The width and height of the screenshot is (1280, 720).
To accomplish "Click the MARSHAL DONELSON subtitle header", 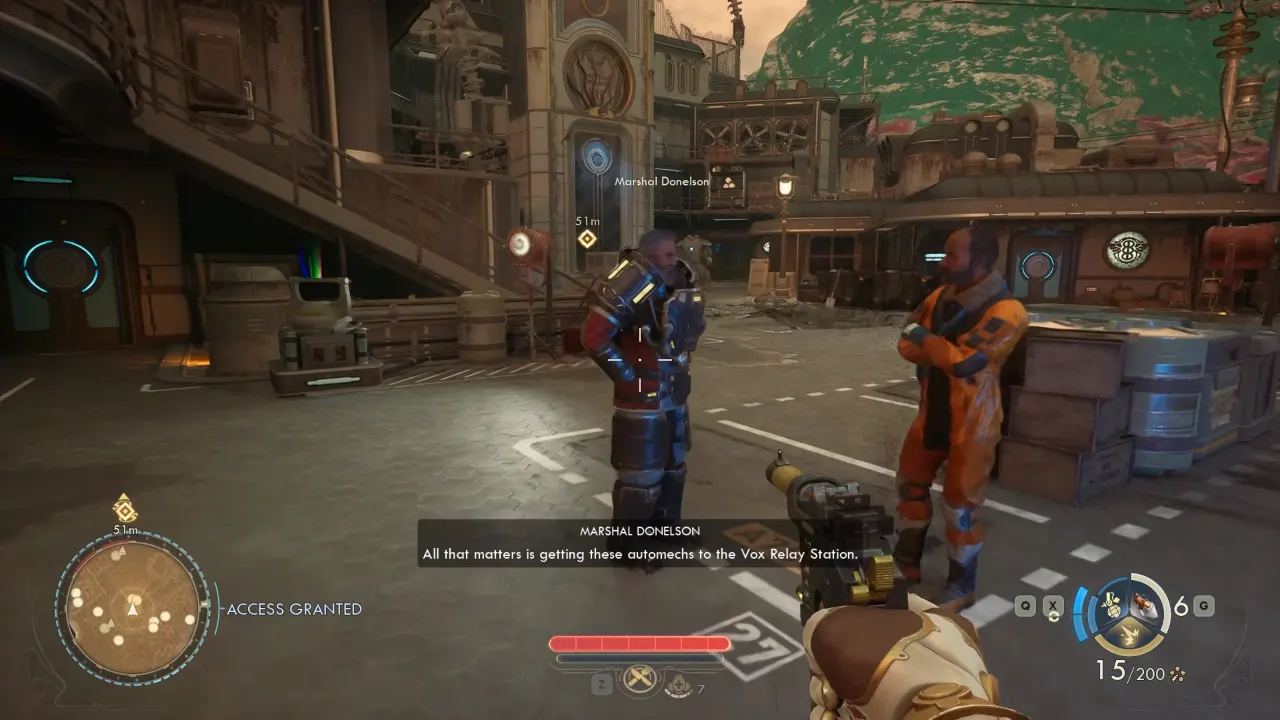I will coord(640,530).
